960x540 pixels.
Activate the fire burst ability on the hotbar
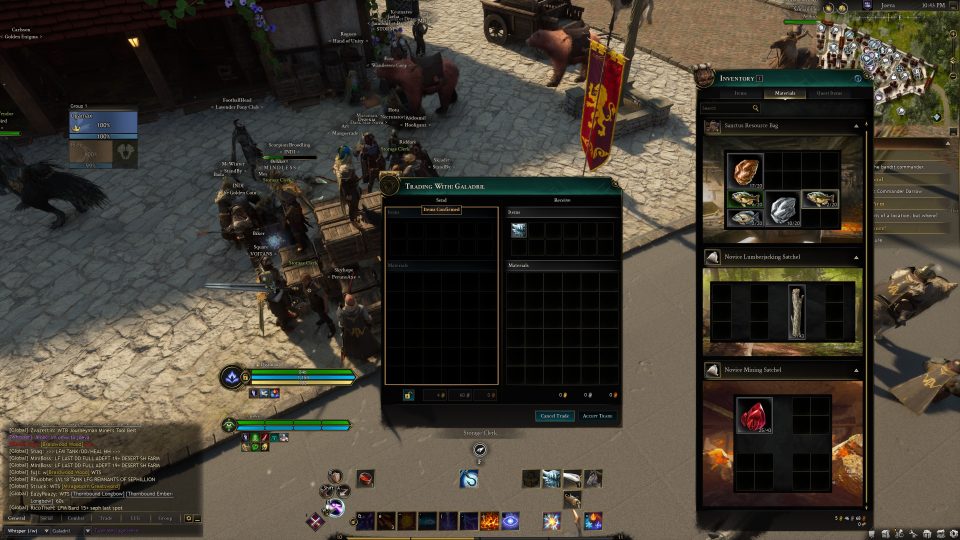(x=490, y=520)
